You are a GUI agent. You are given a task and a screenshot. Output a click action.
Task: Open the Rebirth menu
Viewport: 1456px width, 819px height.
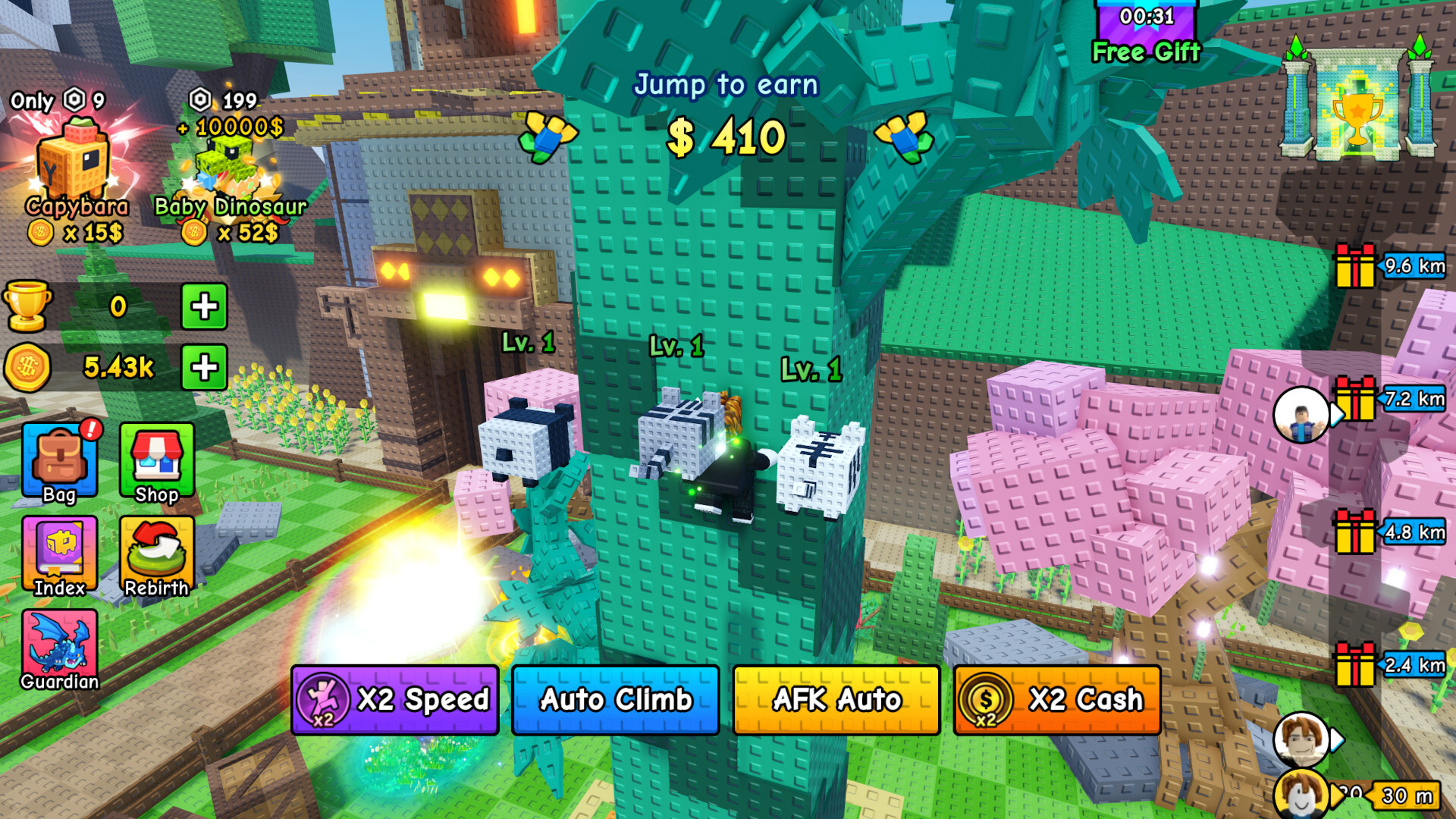(156, 555)
